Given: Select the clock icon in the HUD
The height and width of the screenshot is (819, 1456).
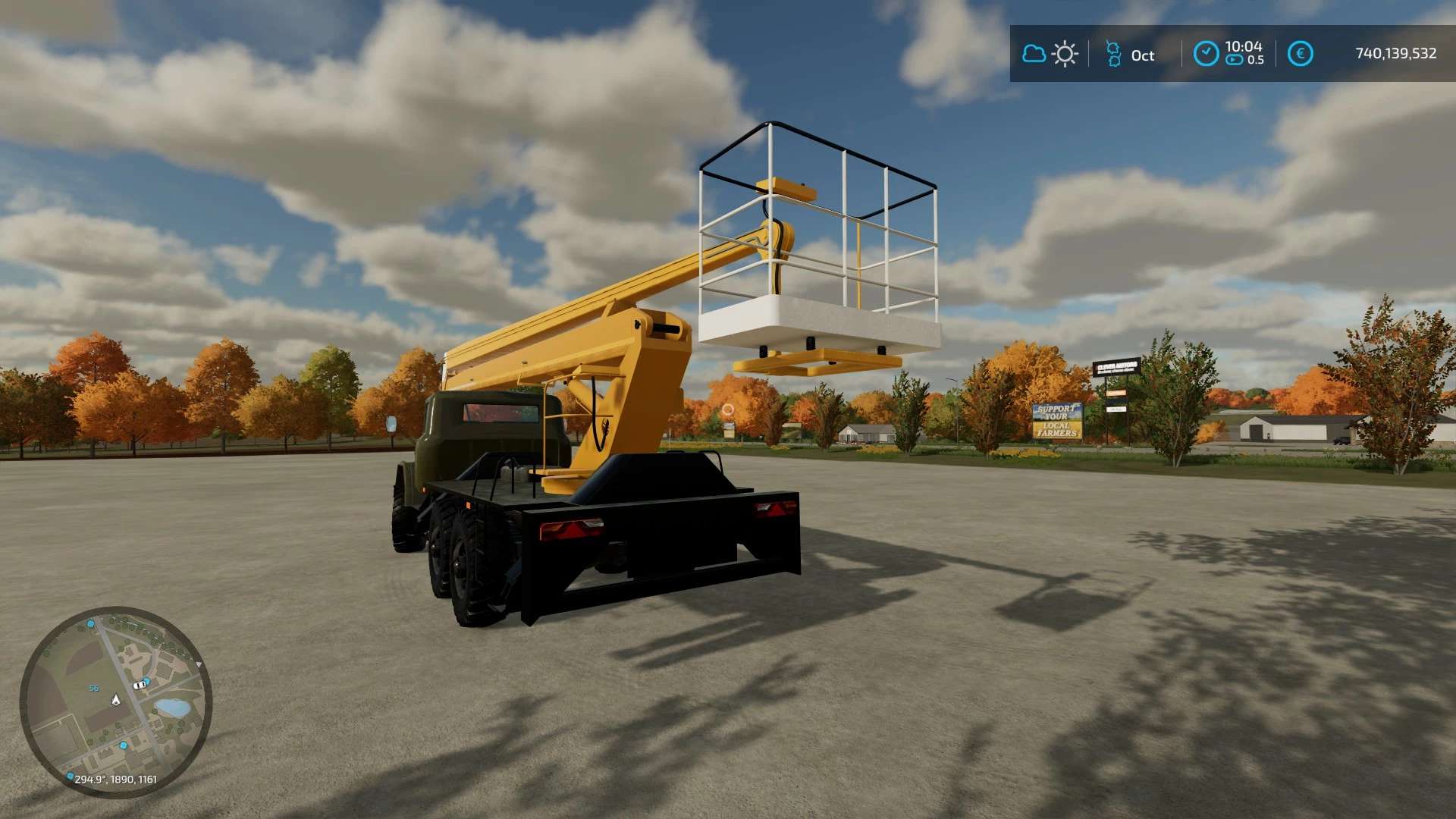Looking at the screenshot, I should pos(1206,54).
